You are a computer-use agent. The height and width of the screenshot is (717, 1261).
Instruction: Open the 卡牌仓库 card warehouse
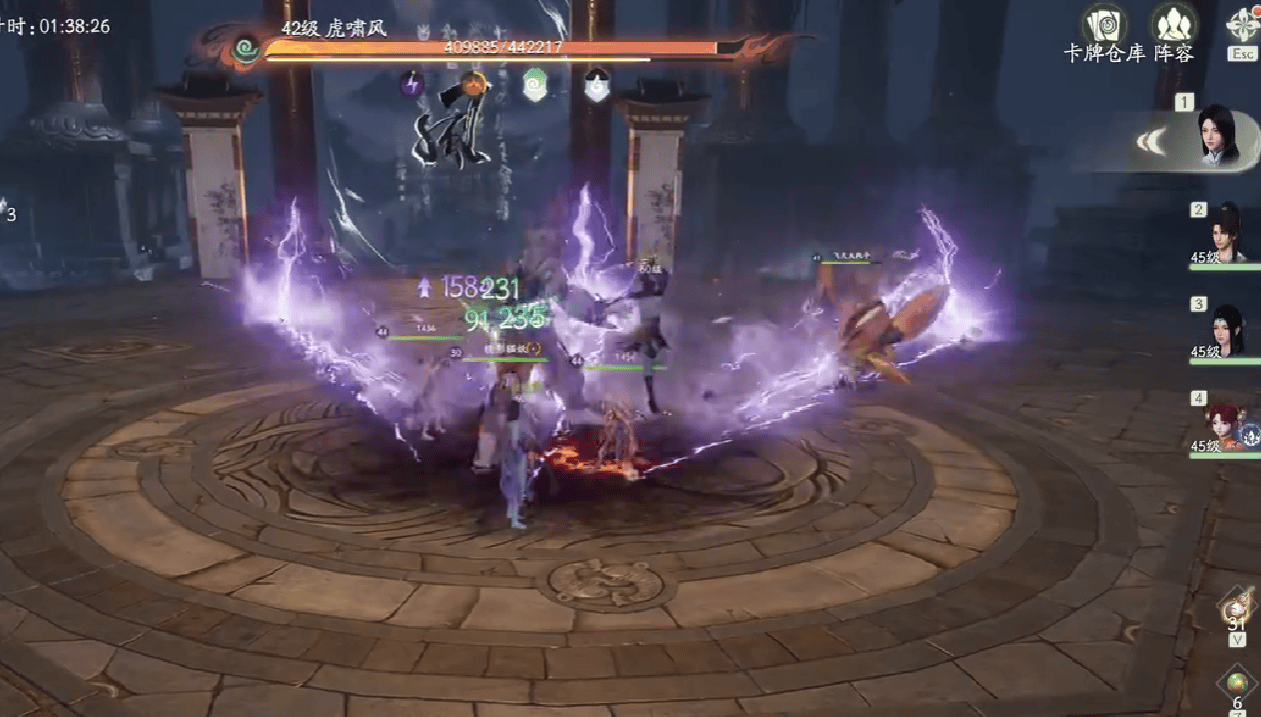1104,24
